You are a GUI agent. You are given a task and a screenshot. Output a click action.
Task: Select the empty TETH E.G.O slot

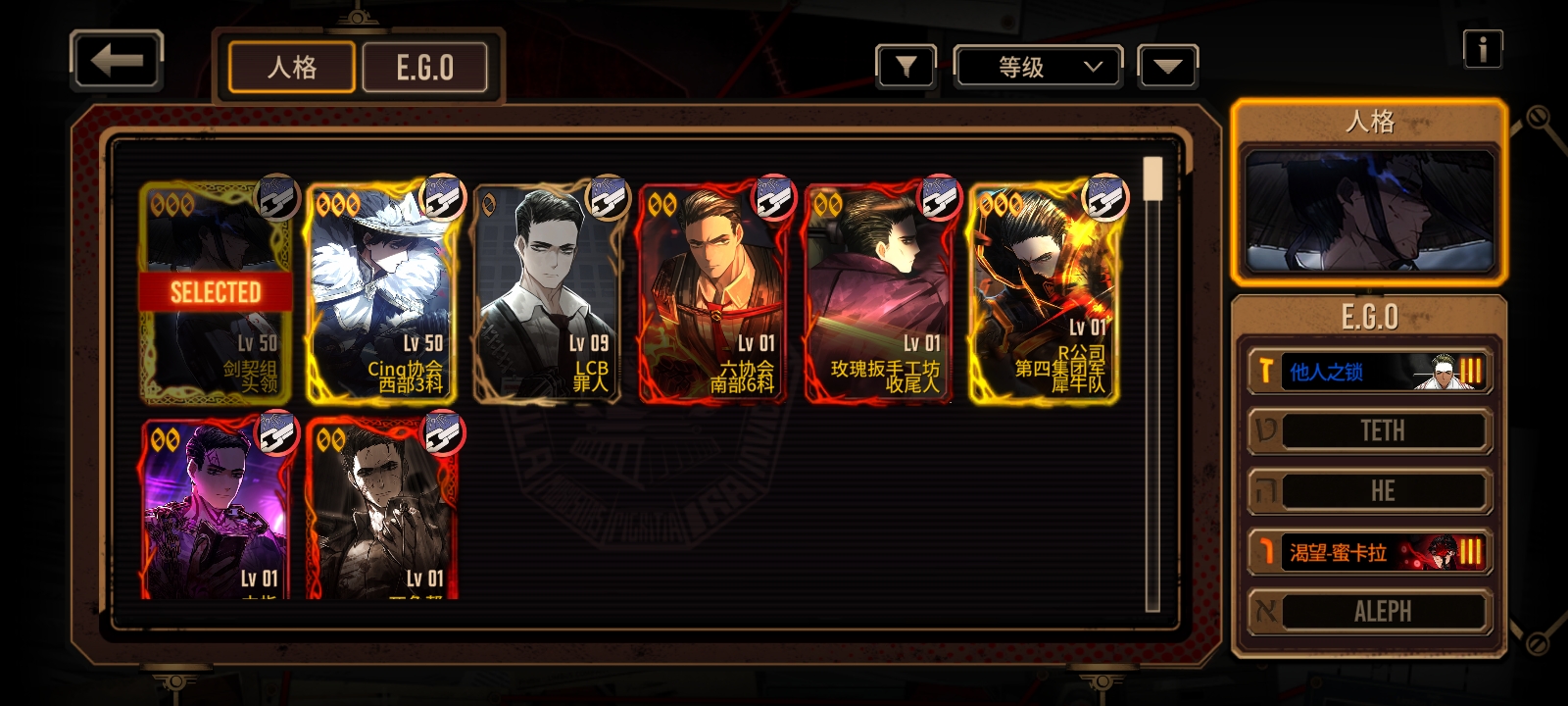1370,431
